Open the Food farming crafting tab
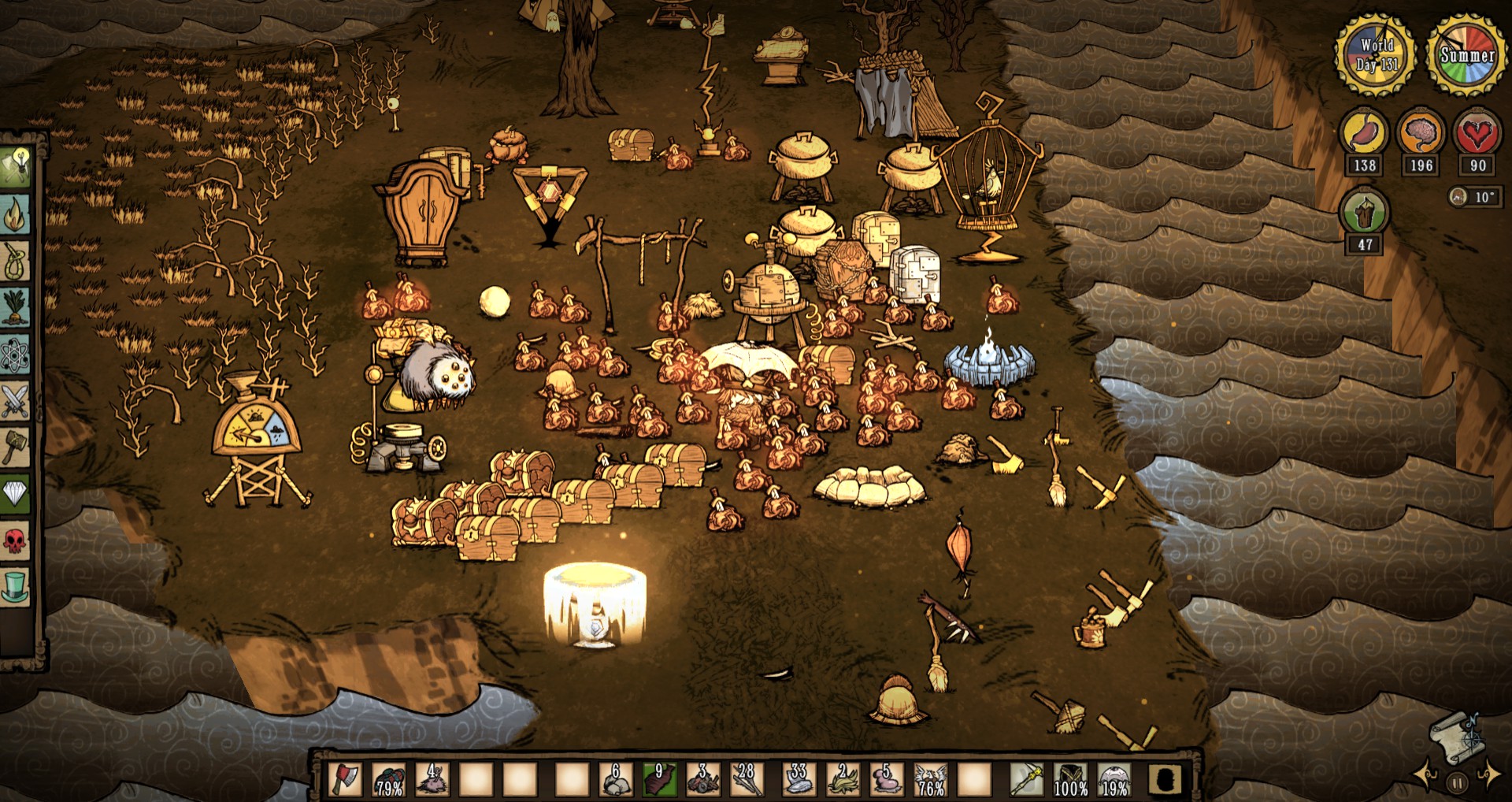 [x=16, y=307]
